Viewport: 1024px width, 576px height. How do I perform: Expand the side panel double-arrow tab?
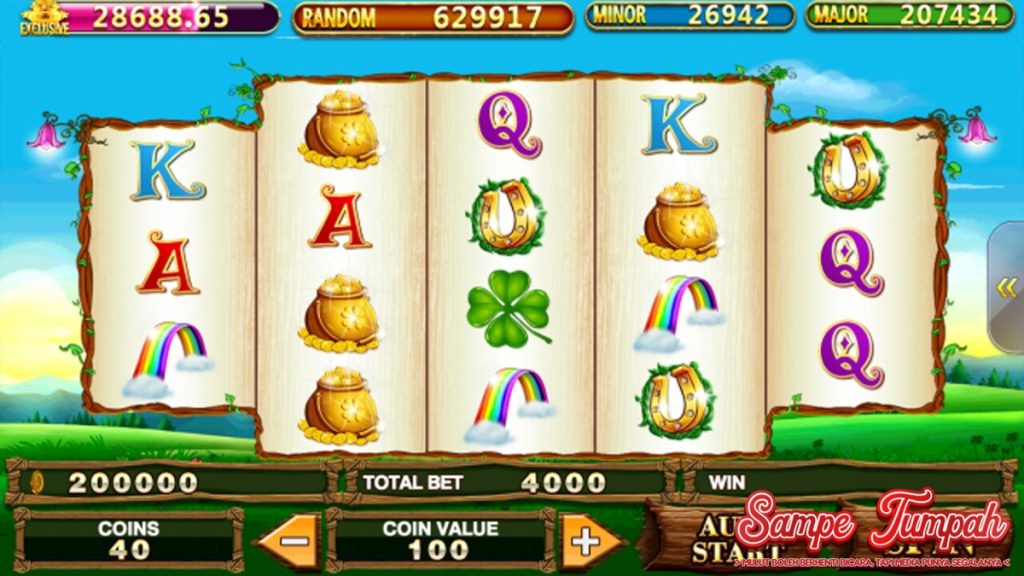(1006, 288)
